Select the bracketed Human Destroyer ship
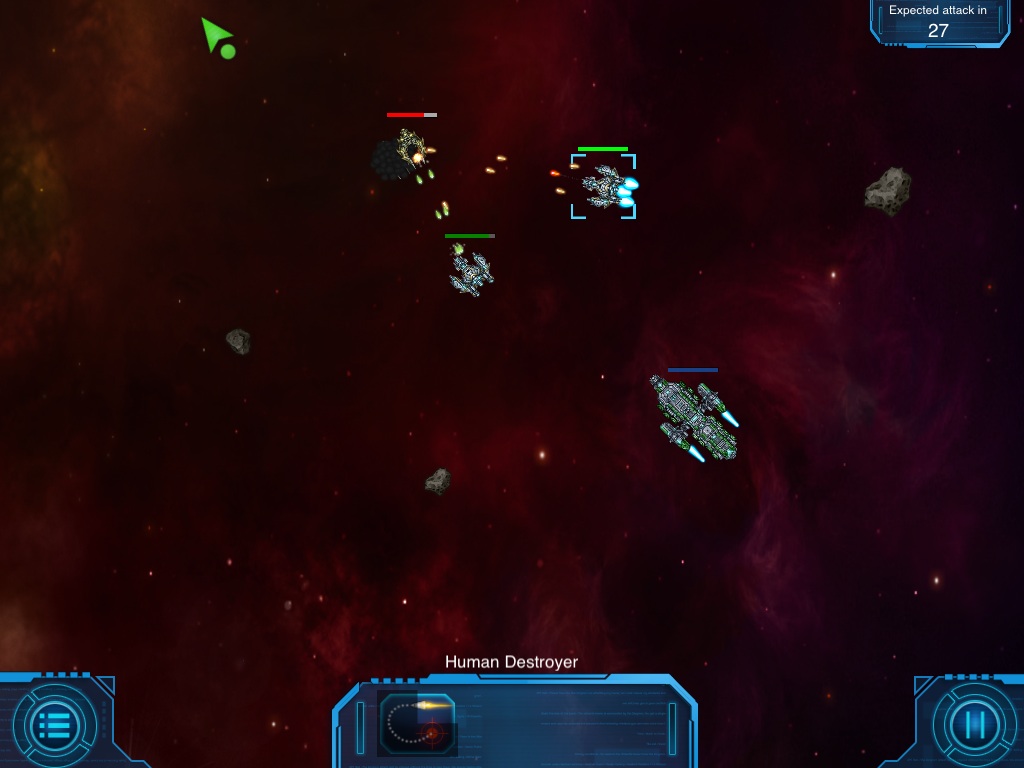 [604, 186]
